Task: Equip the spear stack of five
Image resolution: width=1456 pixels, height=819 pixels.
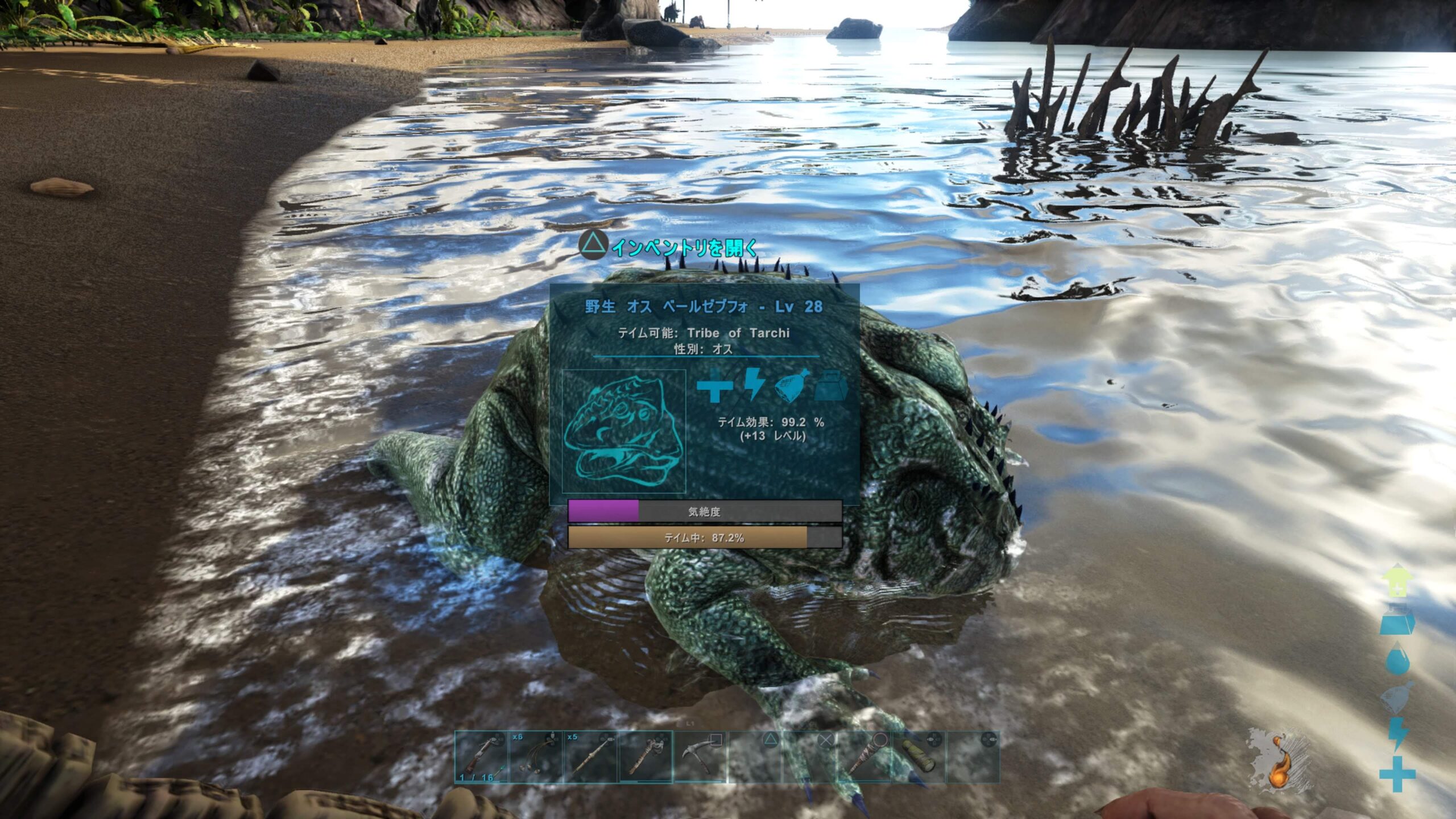Action: [590, 757]
